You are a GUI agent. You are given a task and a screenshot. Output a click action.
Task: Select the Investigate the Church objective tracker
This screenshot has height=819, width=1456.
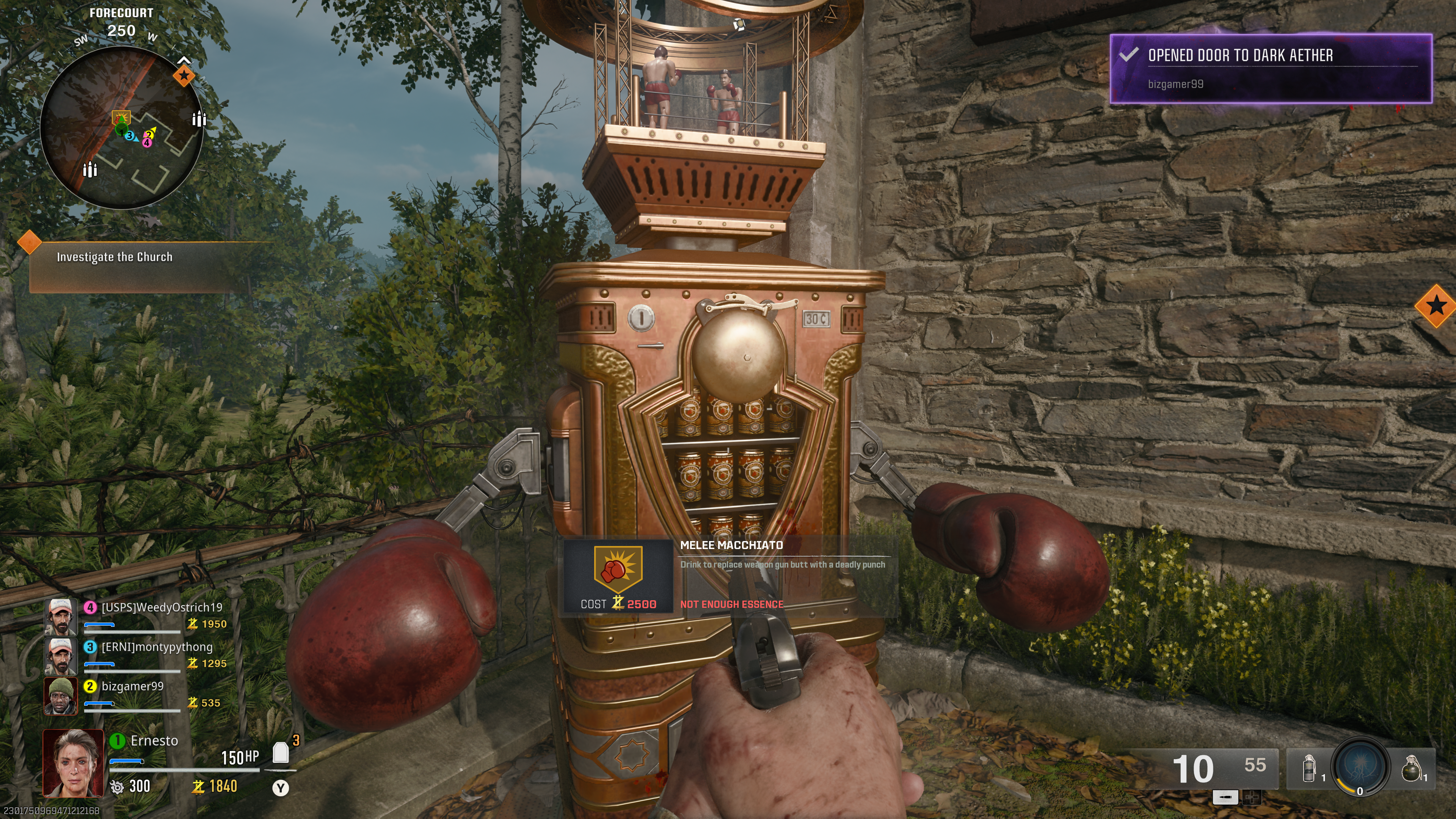[x=115, y=257]
